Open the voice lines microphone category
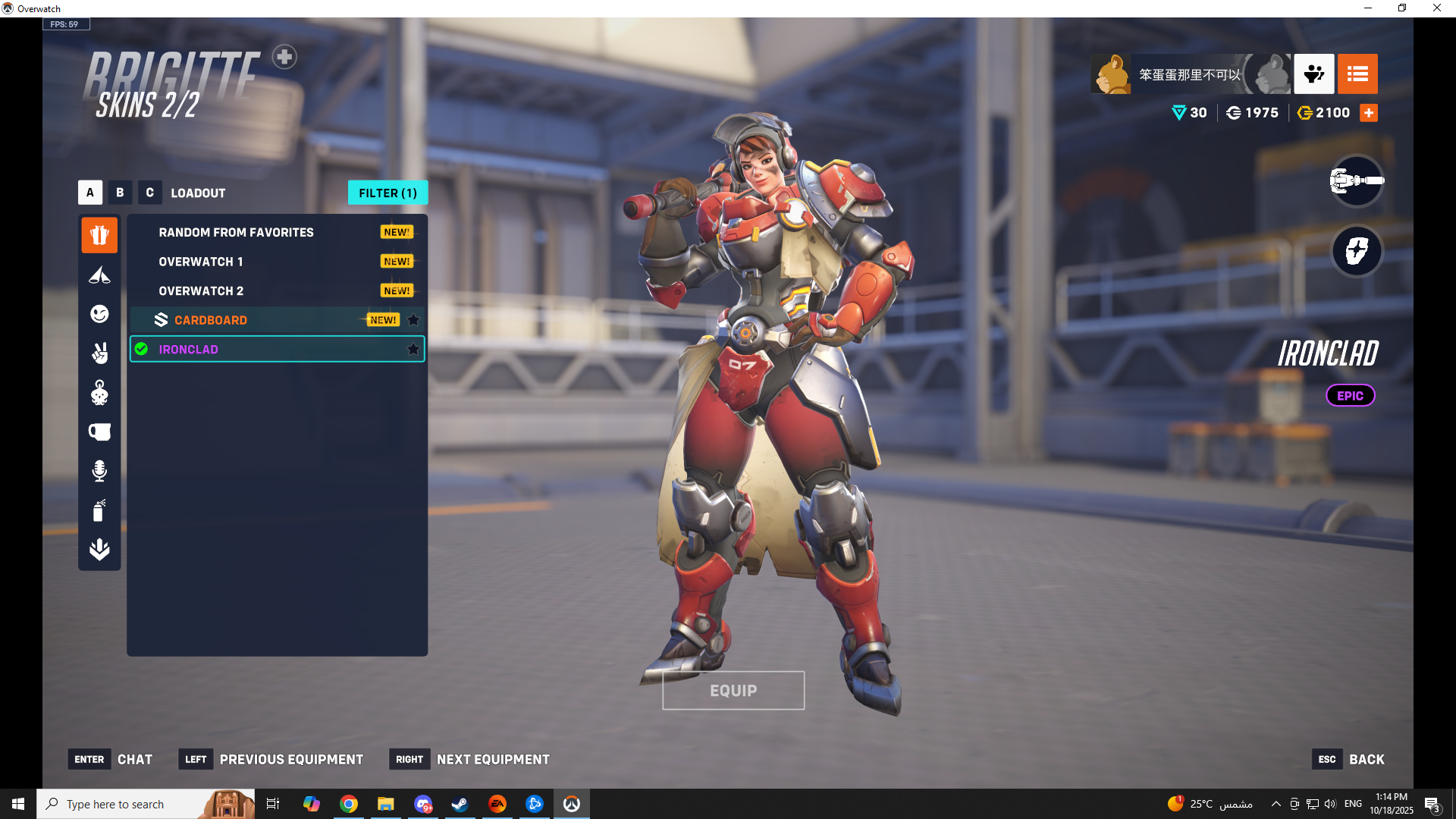1456x819 pixels. pyautogui.click(x=99, y=471)
